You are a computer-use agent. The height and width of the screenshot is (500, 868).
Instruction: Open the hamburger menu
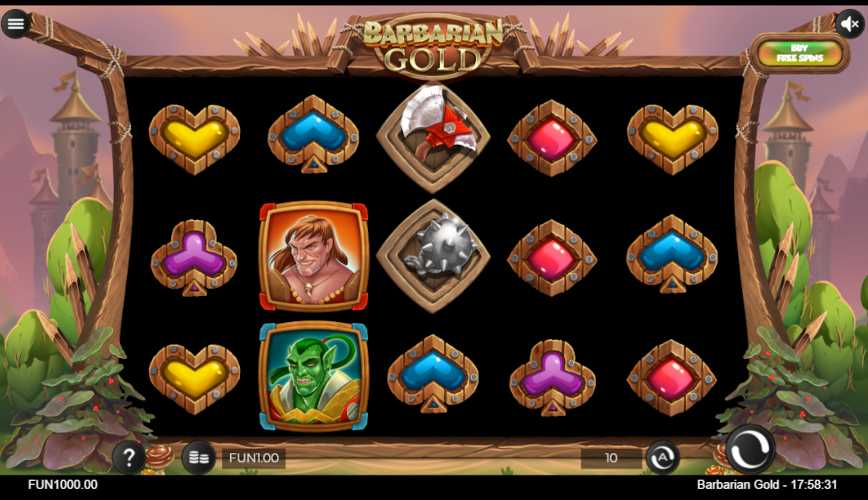15,23
